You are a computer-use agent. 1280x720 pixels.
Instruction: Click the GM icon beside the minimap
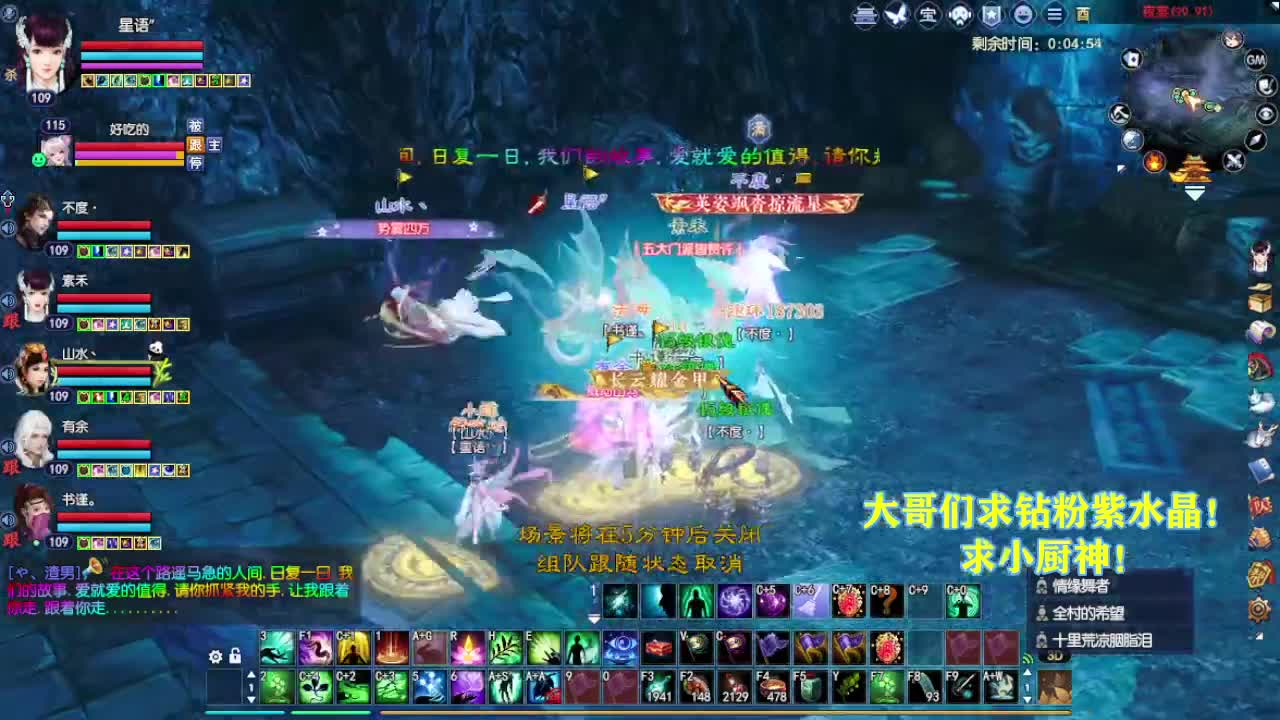click(1256, 60)
